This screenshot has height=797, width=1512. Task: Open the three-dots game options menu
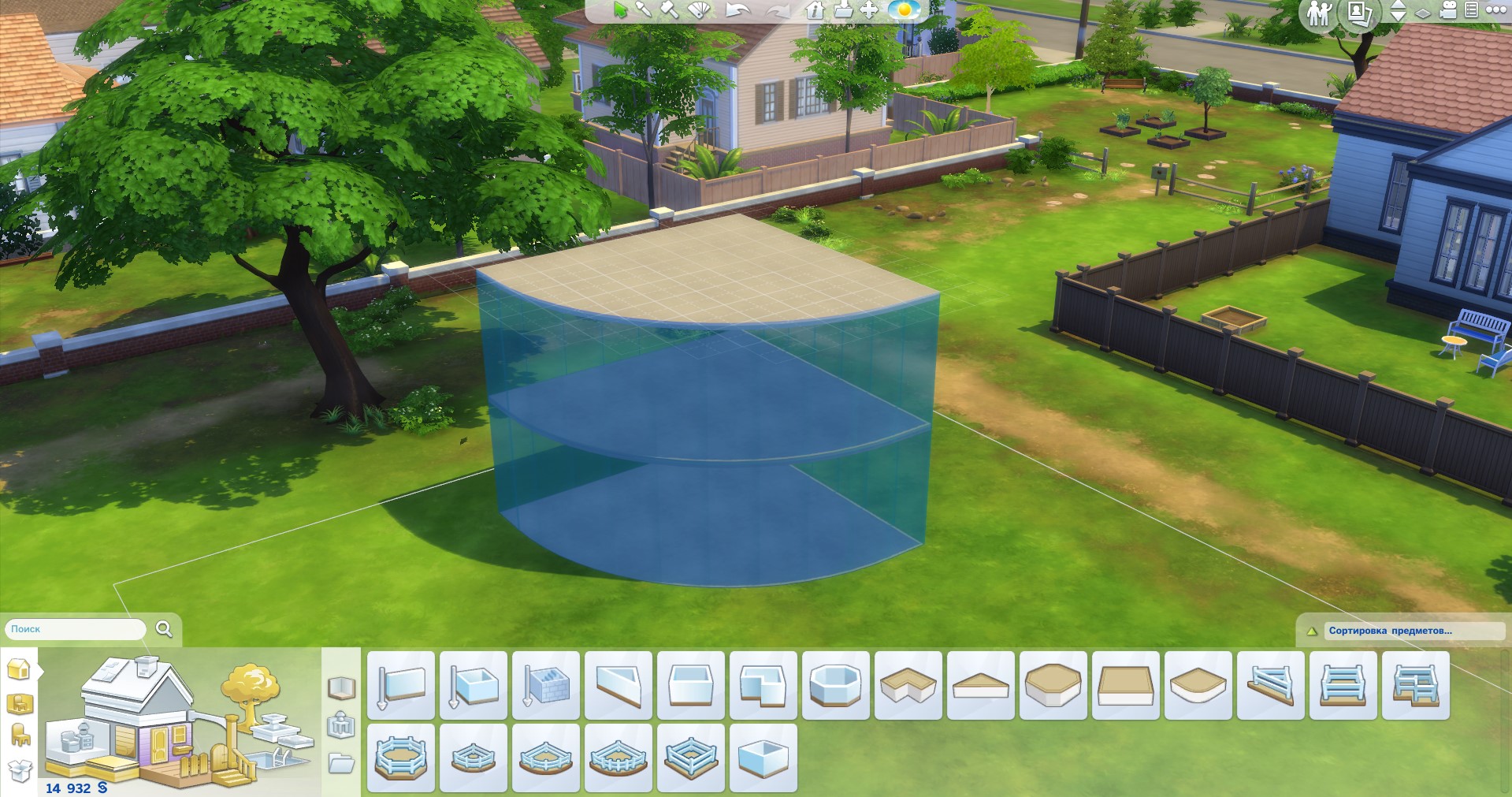pos(1495,10)
